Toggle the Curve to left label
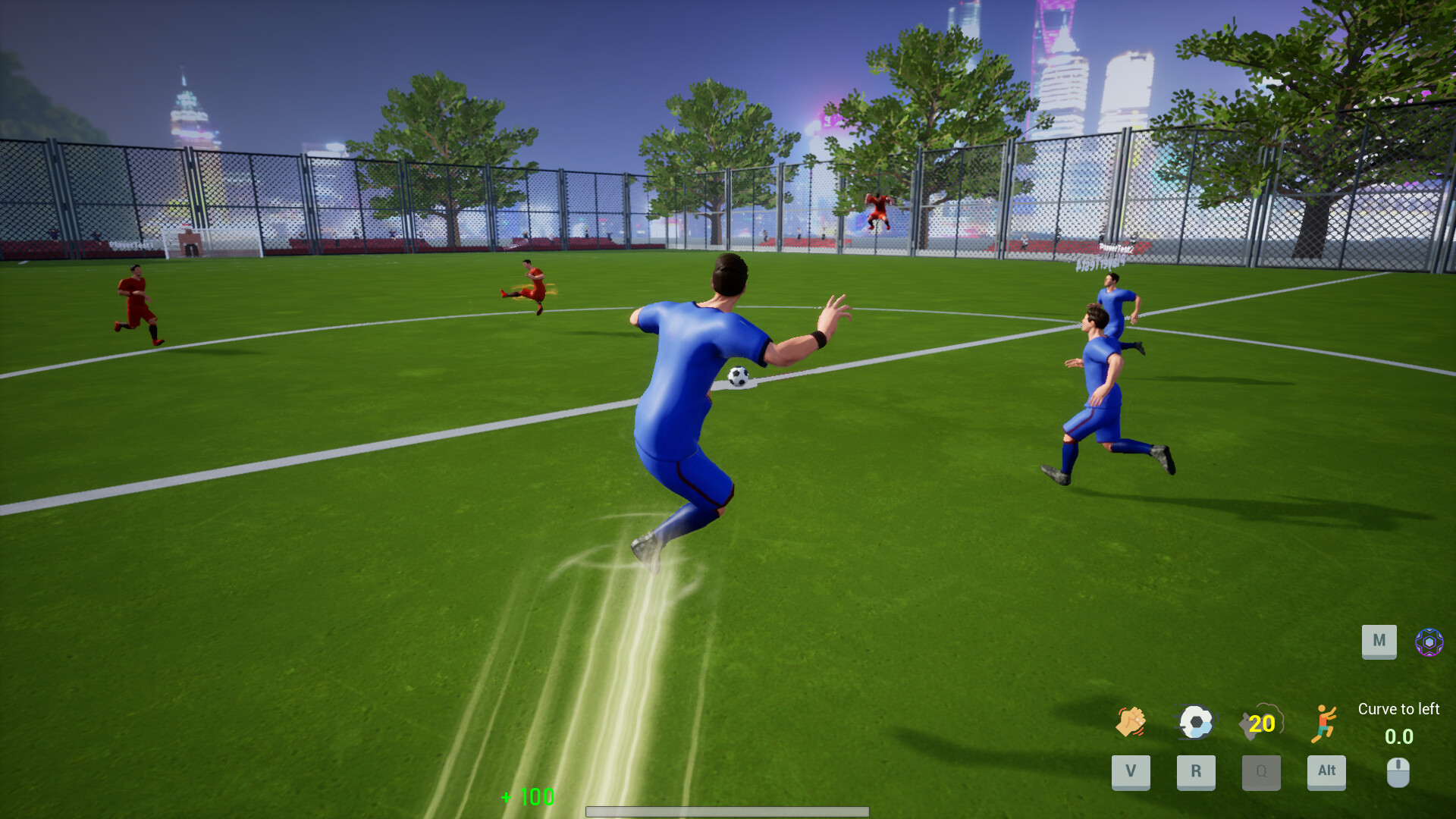The height and width of the screenshot is (819, 1456). 1400,709
